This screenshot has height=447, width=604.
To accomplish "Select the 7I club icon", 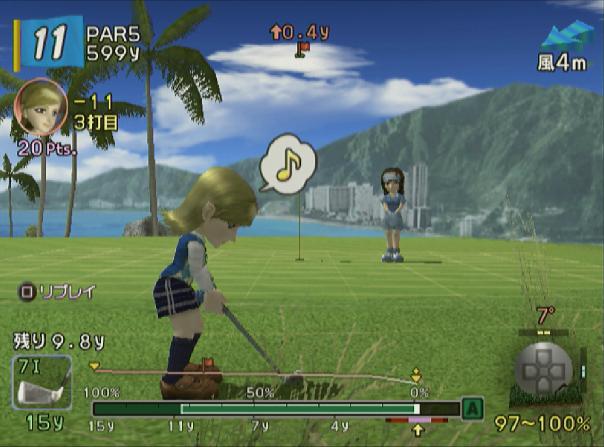I will coord(43,382).
